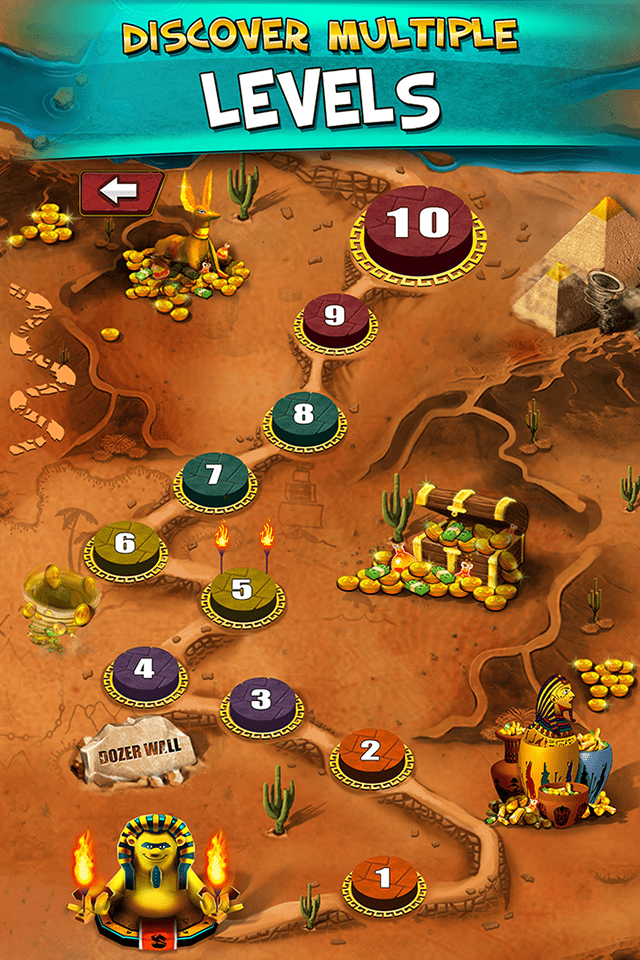Pick the level 6 stone button
Screen dimensions: 640x960
click(x=125, y=545)
